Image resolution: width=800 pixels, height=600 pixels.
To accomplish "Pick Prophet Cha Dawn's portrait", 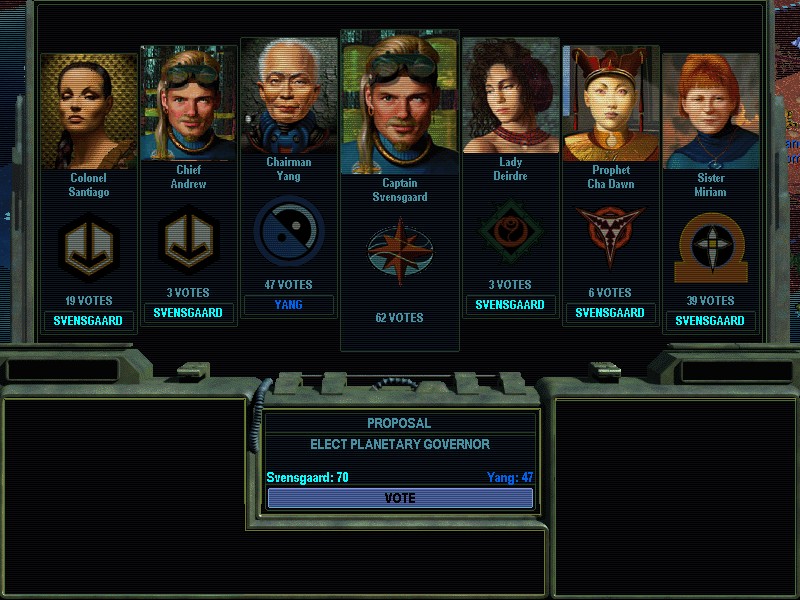I will (610, 103).
